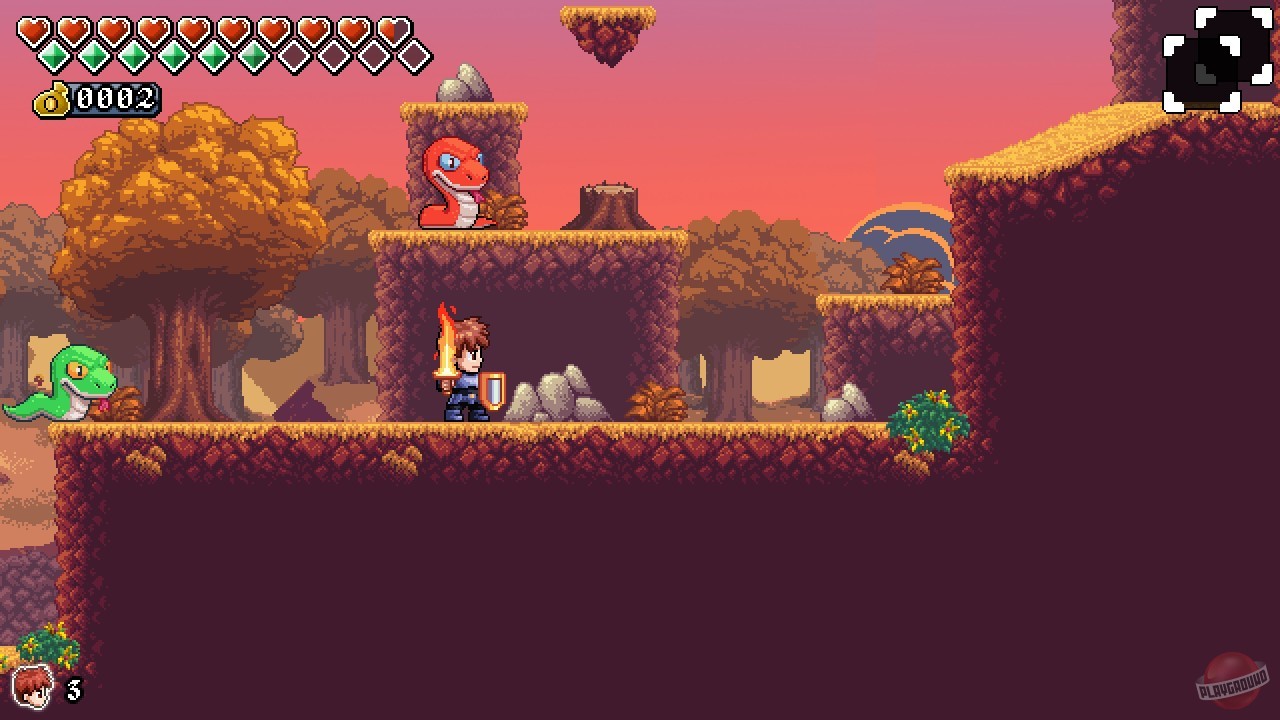This screenshot has height=720, width=1280.
Task: Click the small plant in the bottom-left corner
Action: [48, 645]
